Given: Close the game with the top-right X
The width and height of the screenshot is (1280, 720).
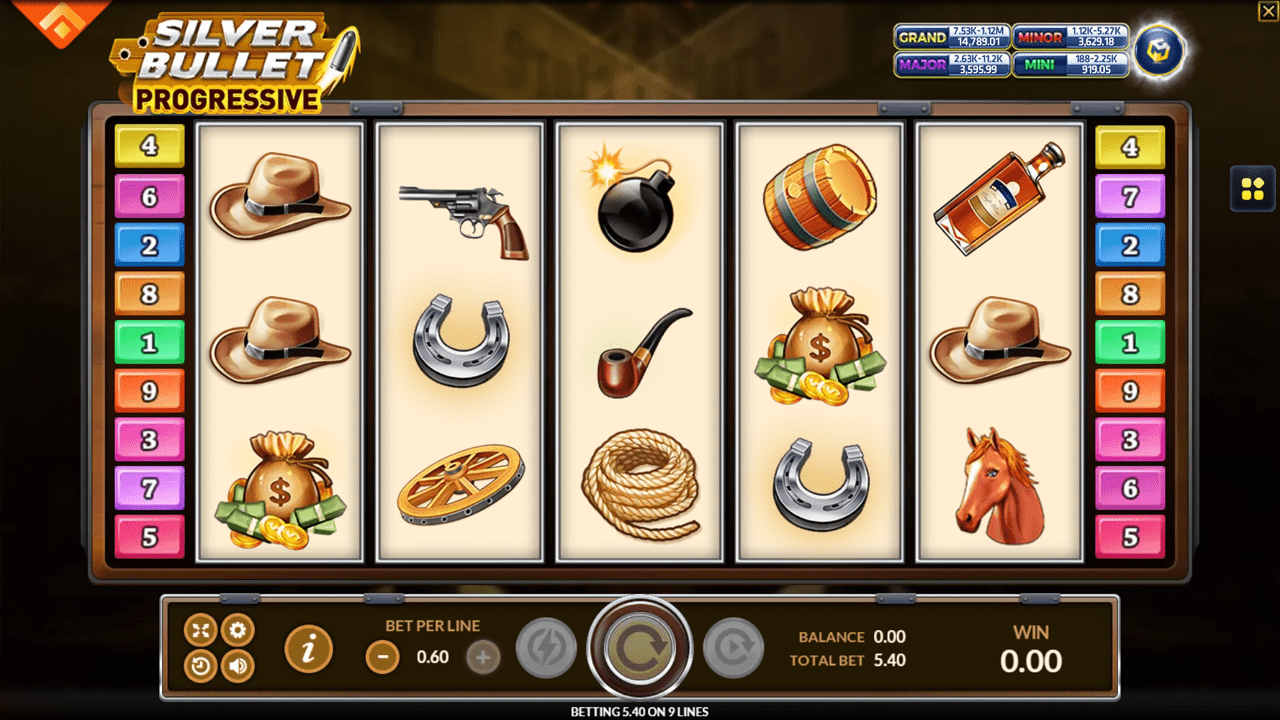Looking at the screenshot, I should click(x=1267, y=11).
